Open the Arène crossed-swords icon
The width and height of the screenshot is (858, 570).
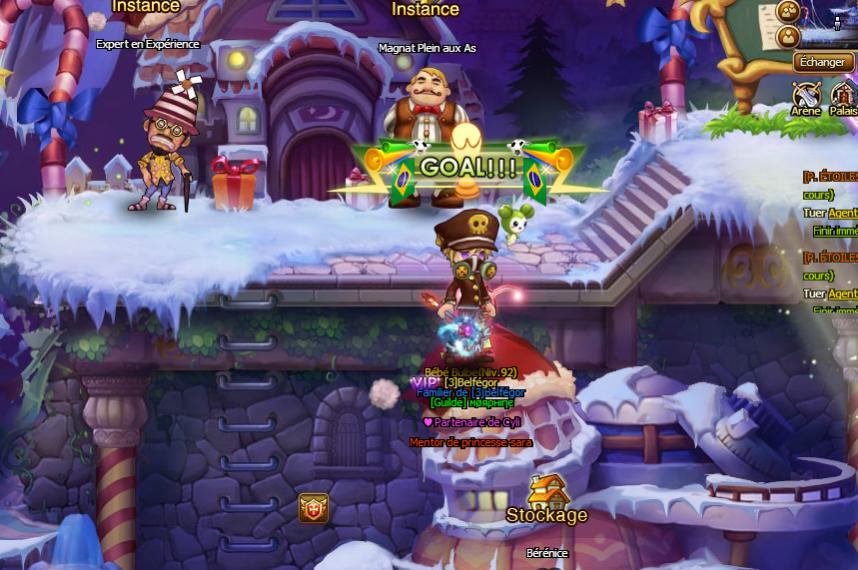point(806,95)
